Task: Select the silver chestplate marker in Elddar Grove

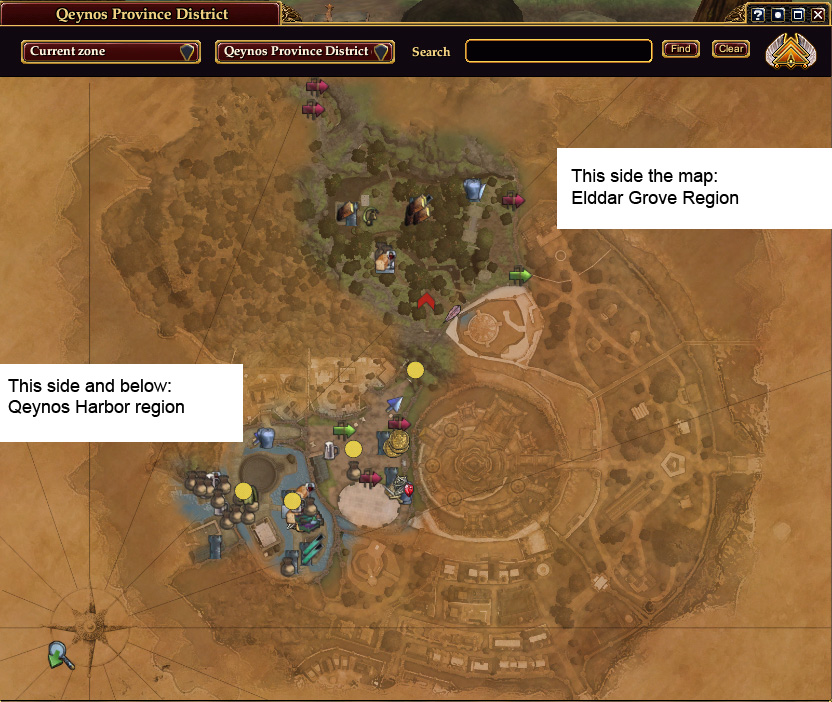Action: (x=474, y=188)
